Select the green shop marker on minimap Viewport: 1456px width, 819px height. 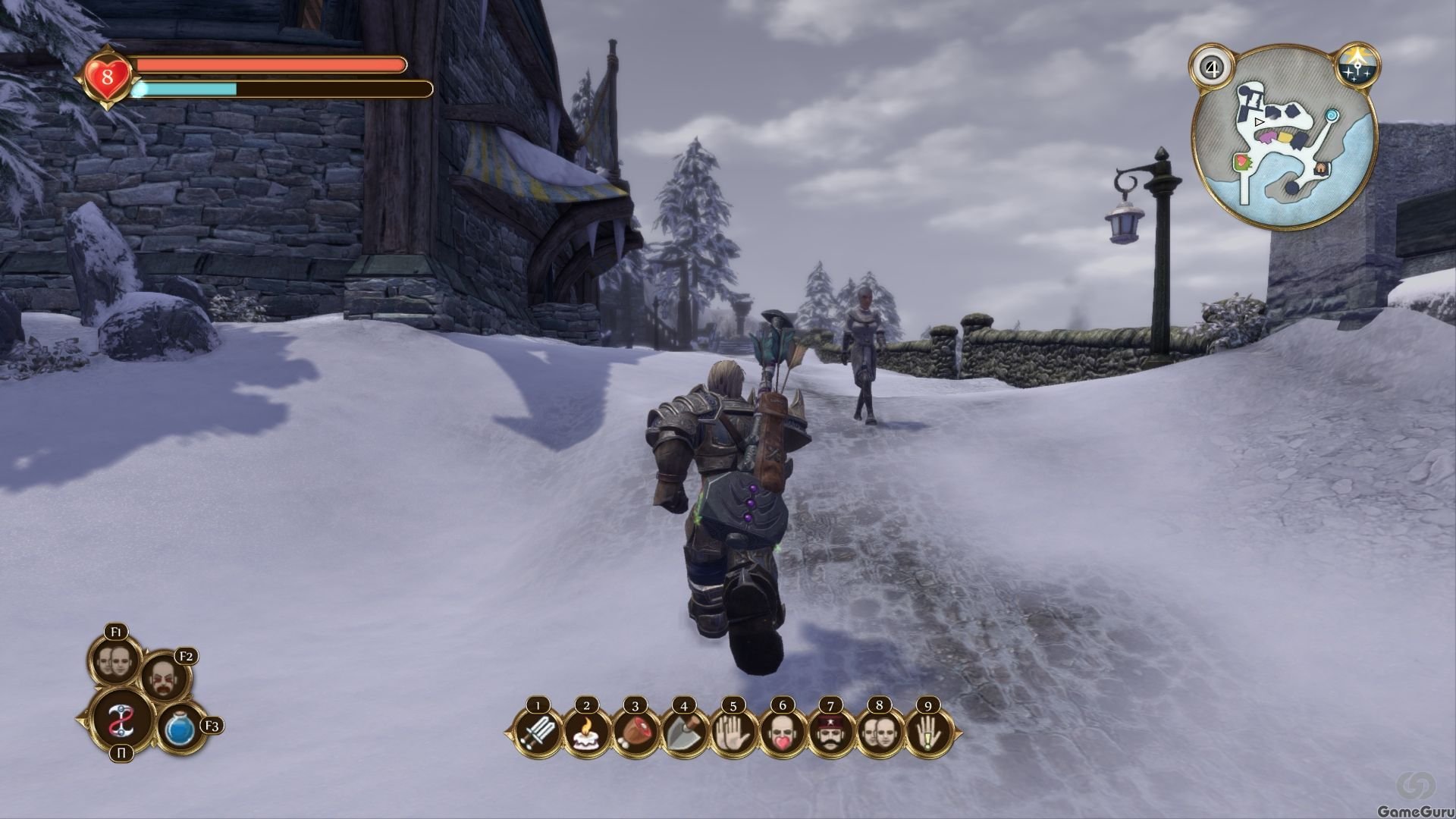[x=1241, y=161]
